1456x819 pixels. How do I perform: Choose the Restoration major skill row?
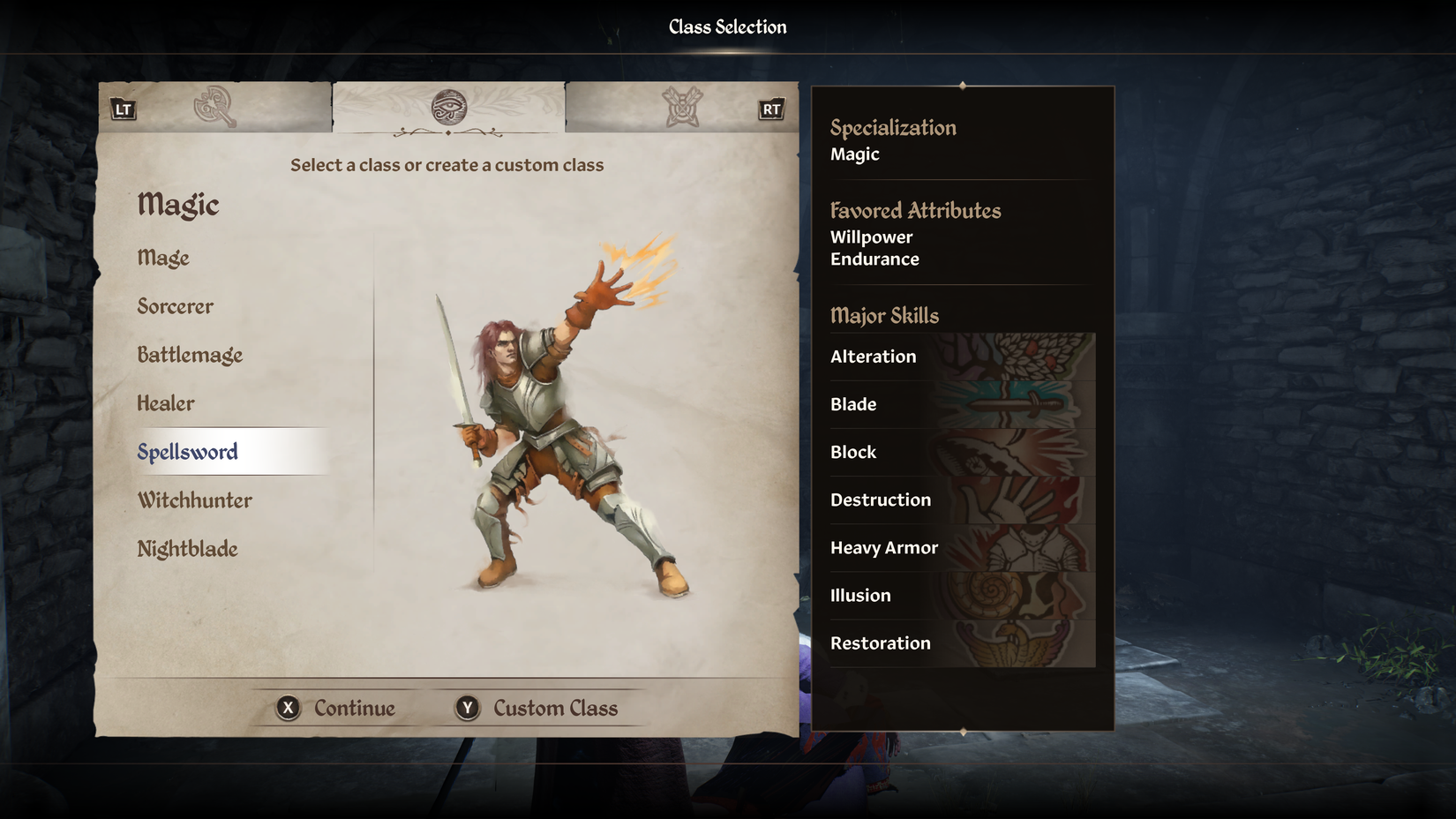pyautogui.click(x=962, y=642)
